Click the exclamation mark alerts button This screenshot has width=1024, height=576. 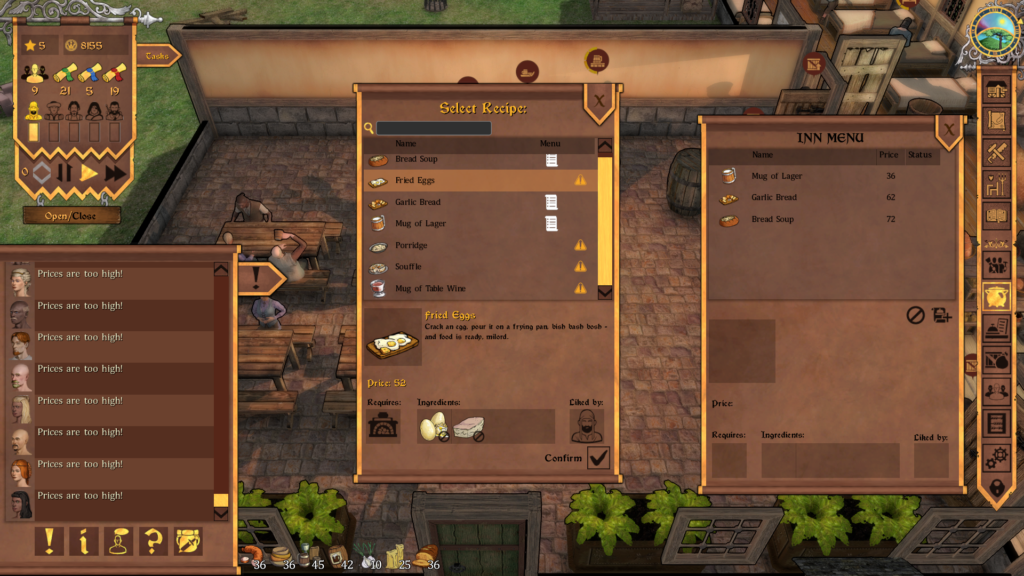click(x=48, y=541)
